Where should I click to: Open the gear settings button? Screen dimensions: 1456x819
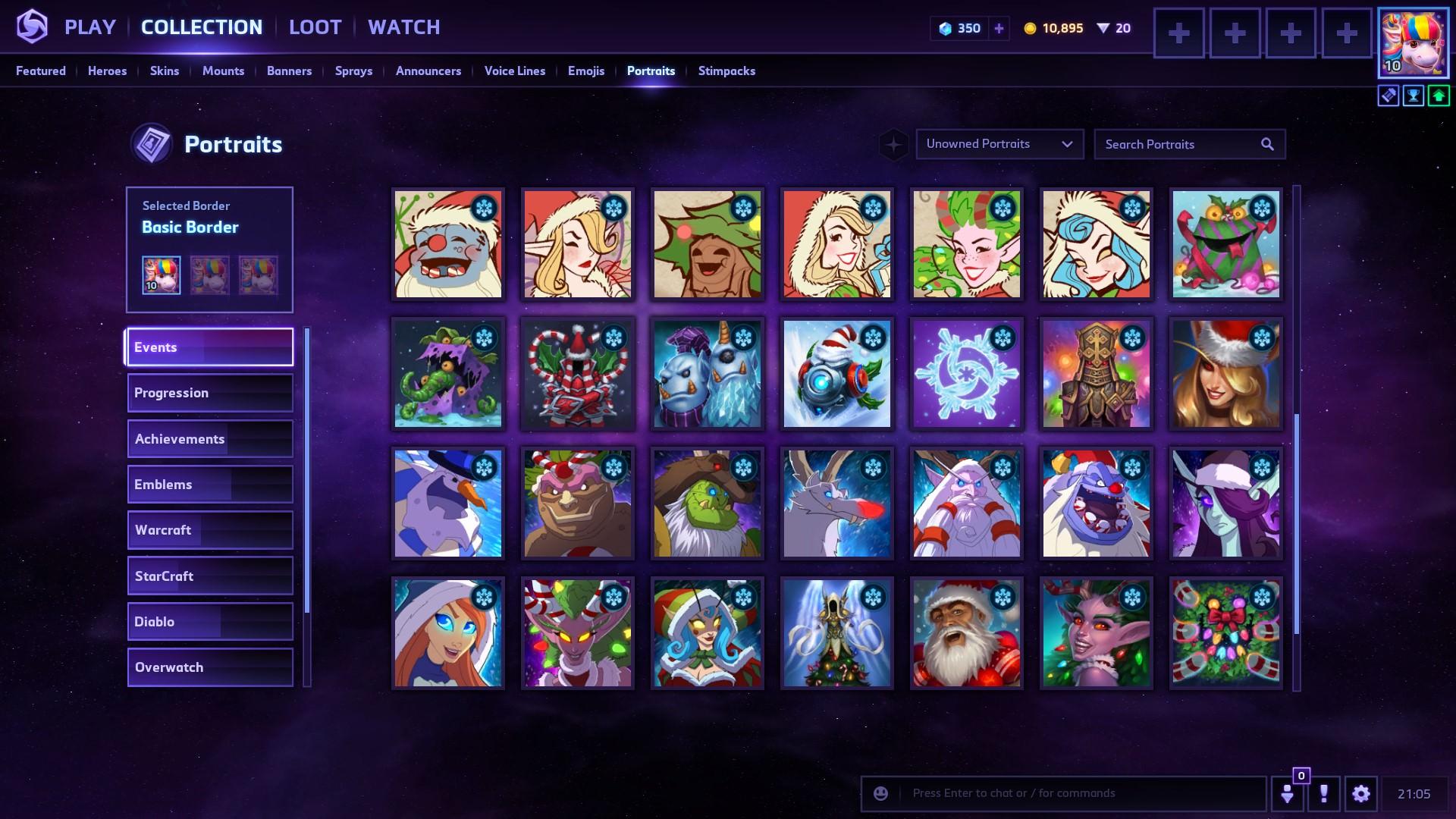tap(1360, 794)
